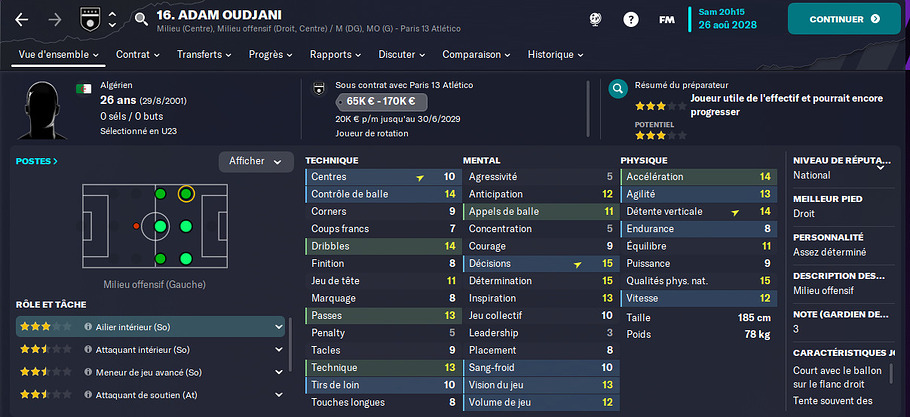
Task: Open the Postes section link
Action: pos(37,160)
